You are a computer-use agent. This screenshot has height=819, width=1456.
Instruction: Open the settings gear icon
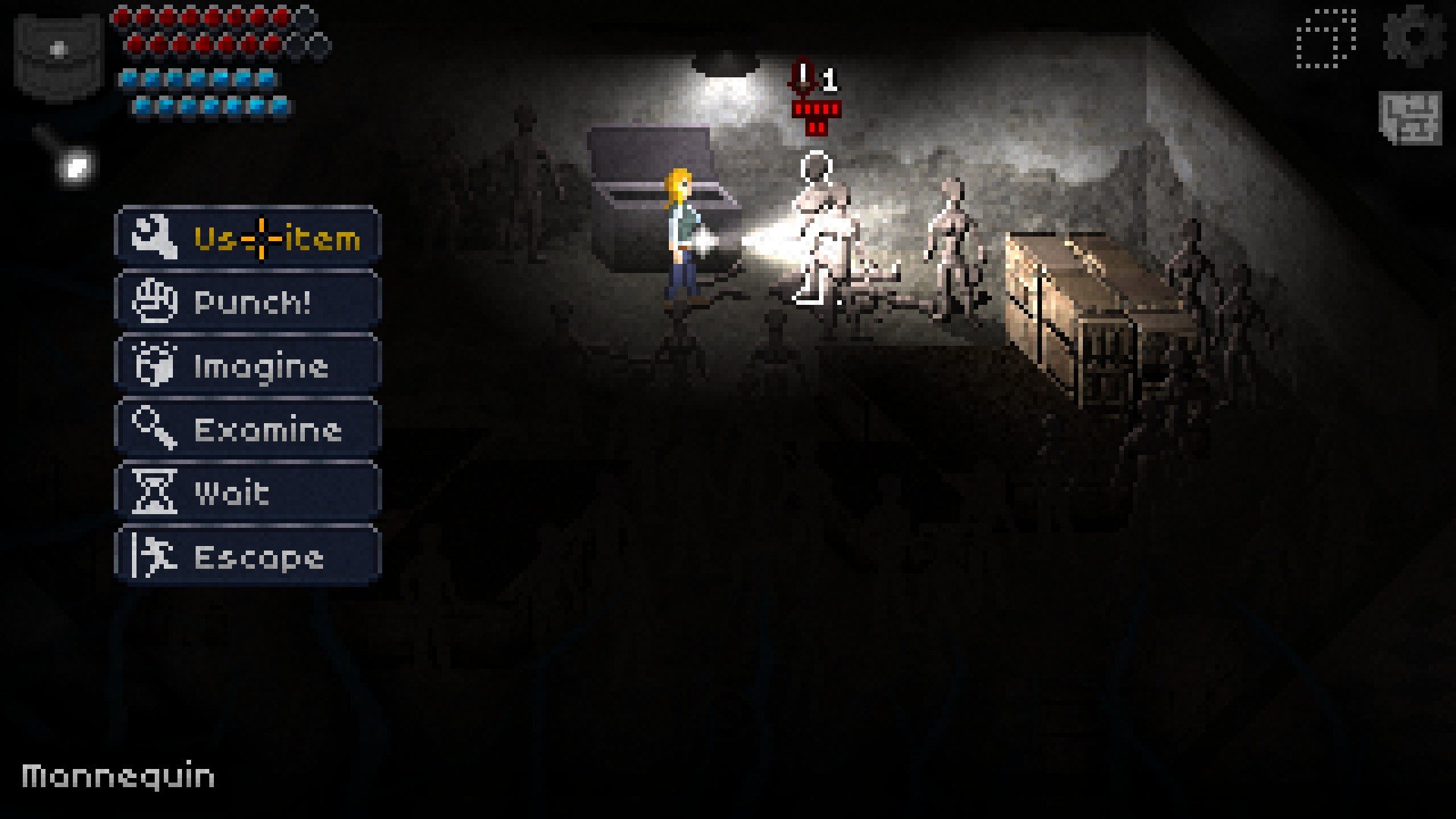pyautogui.click(x=1414, y=36)
